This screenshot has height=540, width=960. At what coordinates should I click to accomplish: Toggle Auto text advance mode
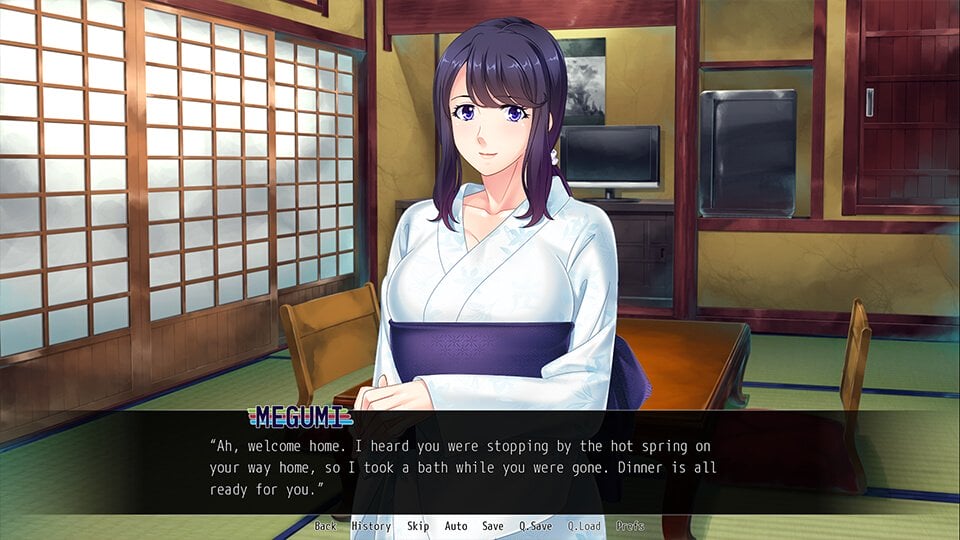click(x=456, y=526)
